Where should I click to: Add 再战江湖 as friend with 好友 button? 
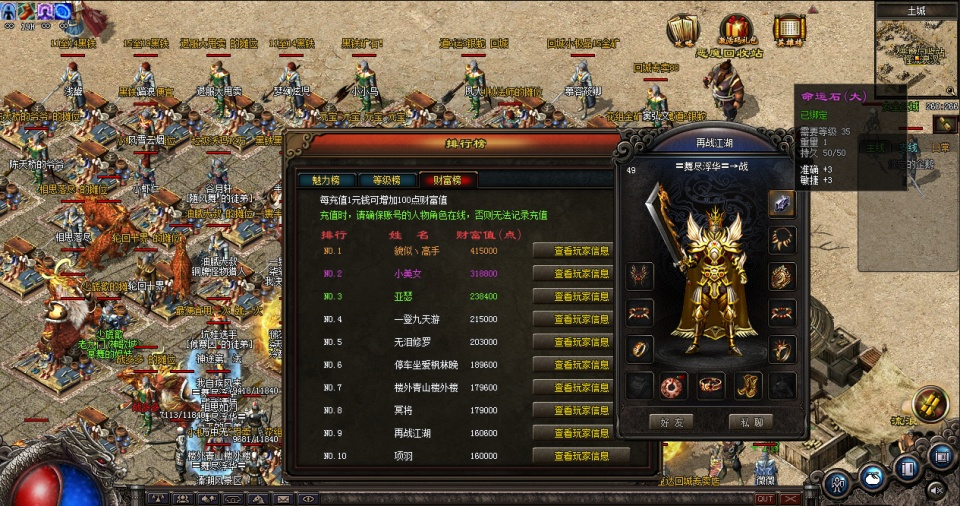coord(671,422)
